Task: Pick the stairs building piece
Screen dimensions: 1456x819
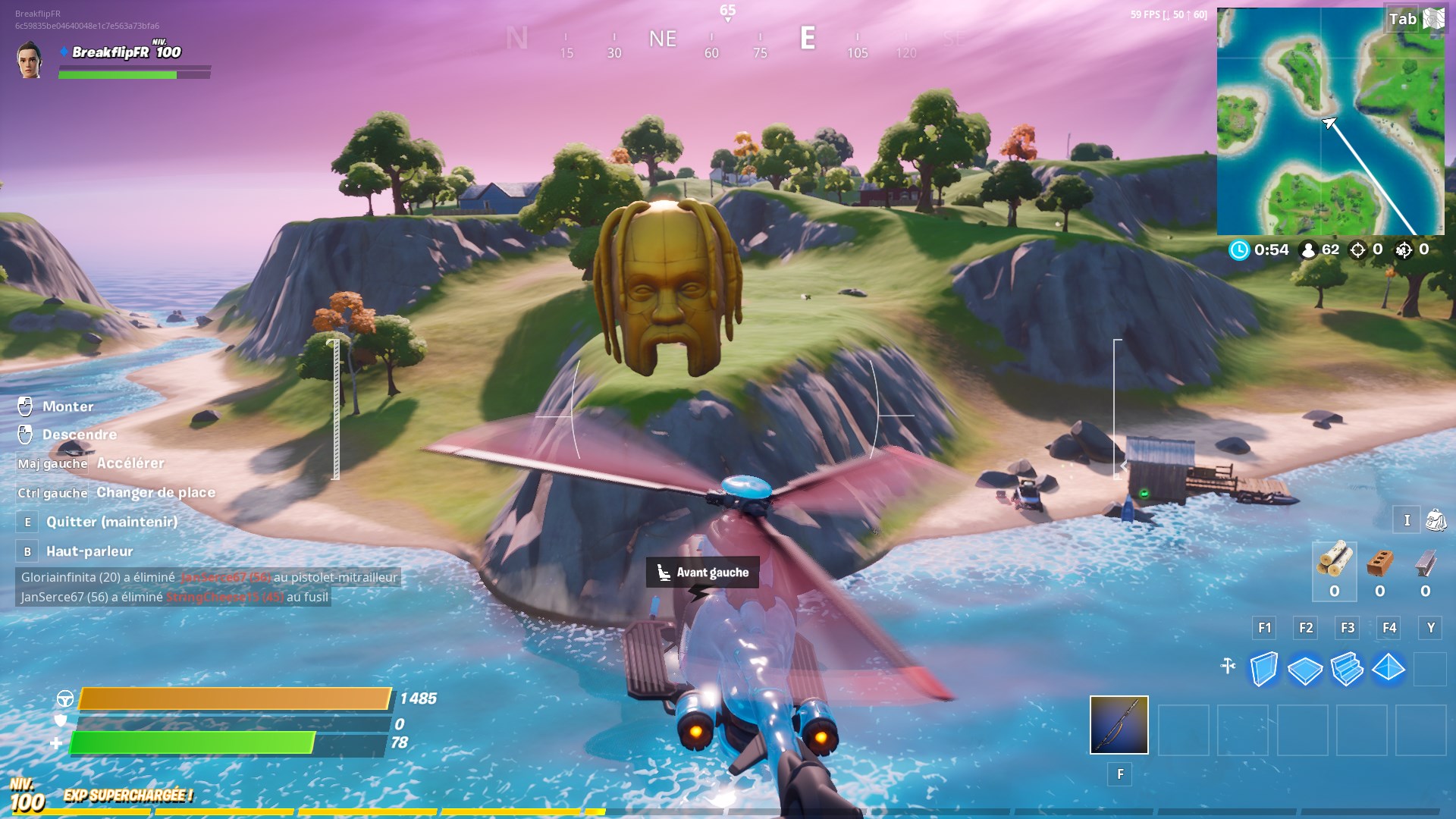Action: pyautogui.click(x=1347, y=669)
